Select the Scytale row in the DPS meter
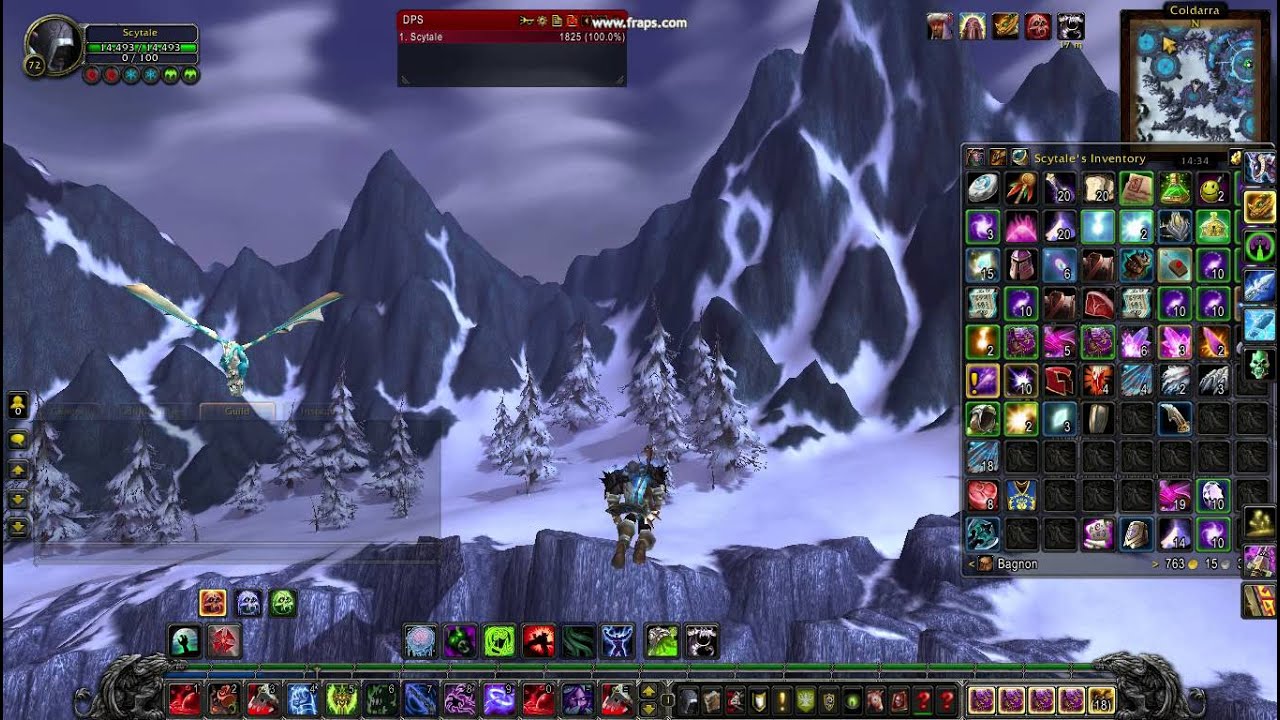The height and width of the screenshot is (720, 1280). click(x=512, y=37)
